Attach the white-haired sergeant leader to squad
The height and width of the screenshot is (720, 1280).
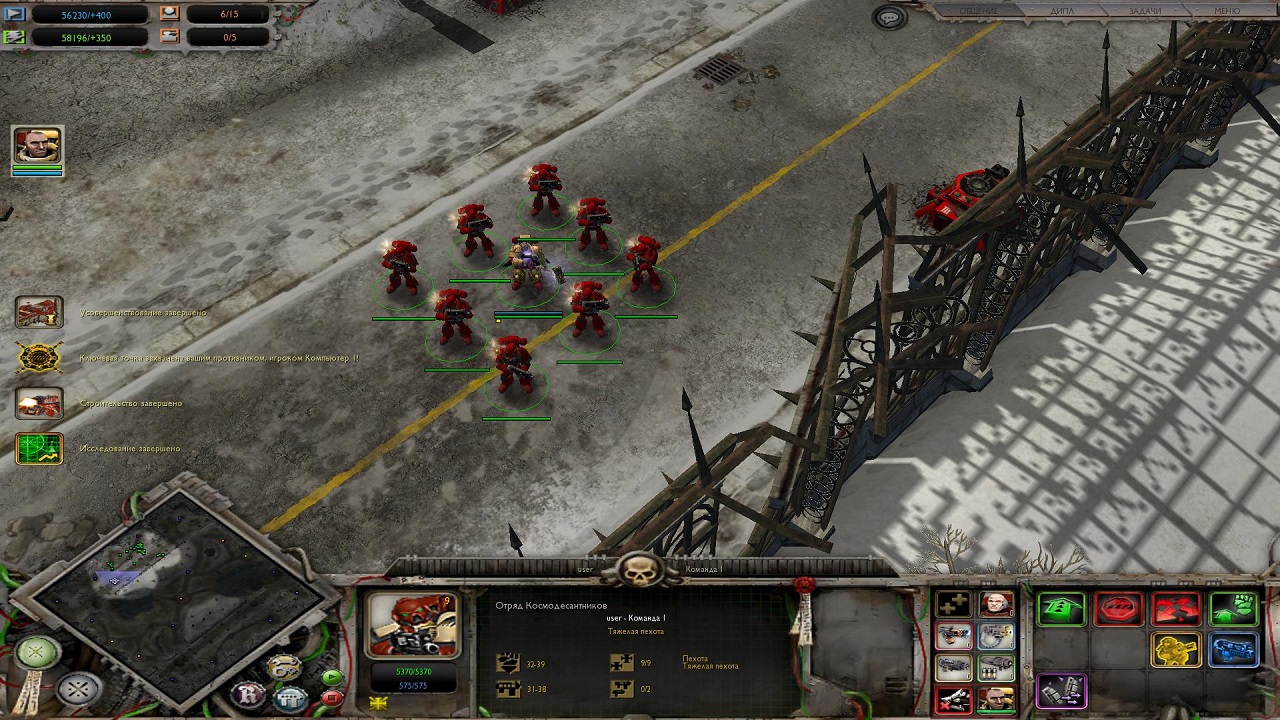(x=996, y=605)
